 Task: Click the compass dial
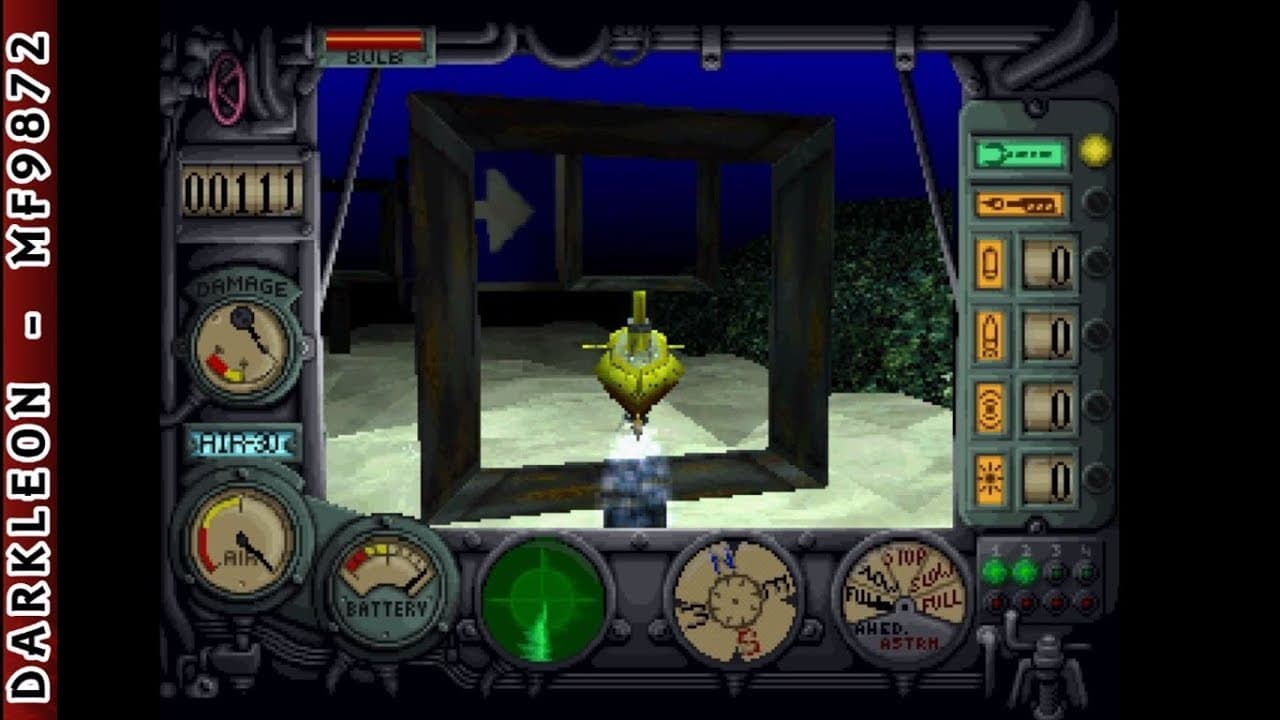tap(735, 600)
